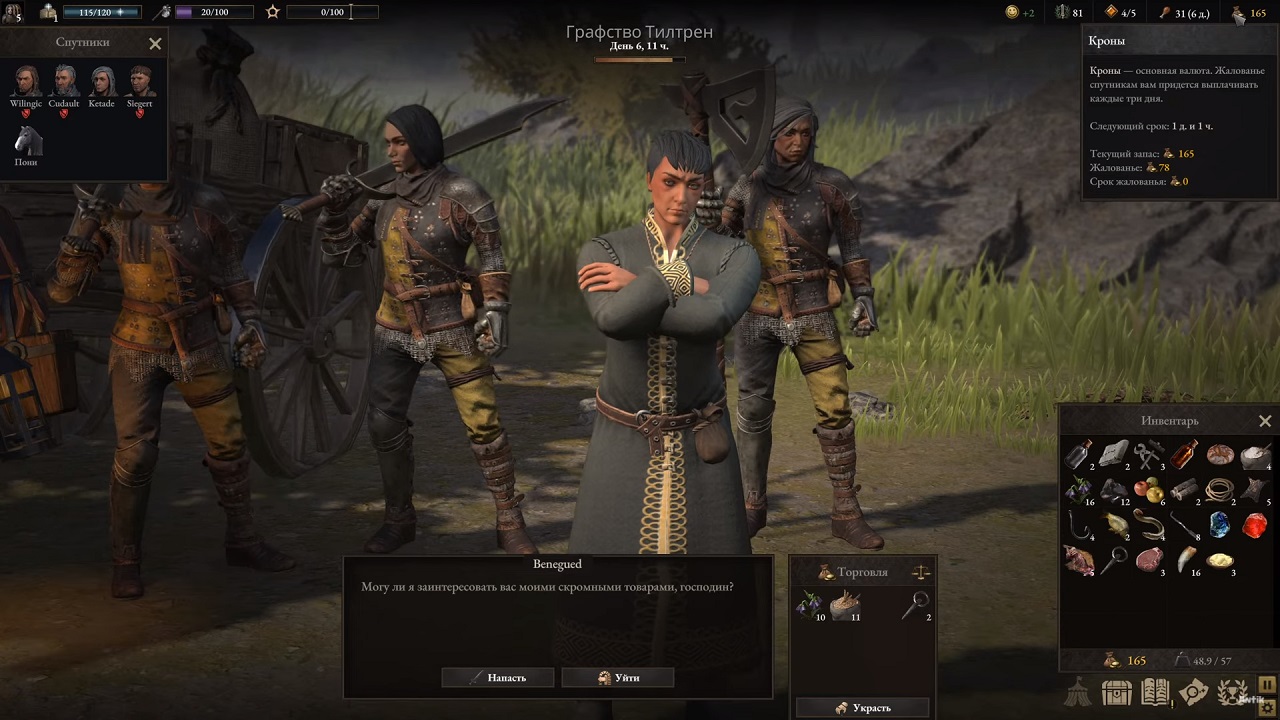Steal from the merchant with Украсть

point(863,708)
